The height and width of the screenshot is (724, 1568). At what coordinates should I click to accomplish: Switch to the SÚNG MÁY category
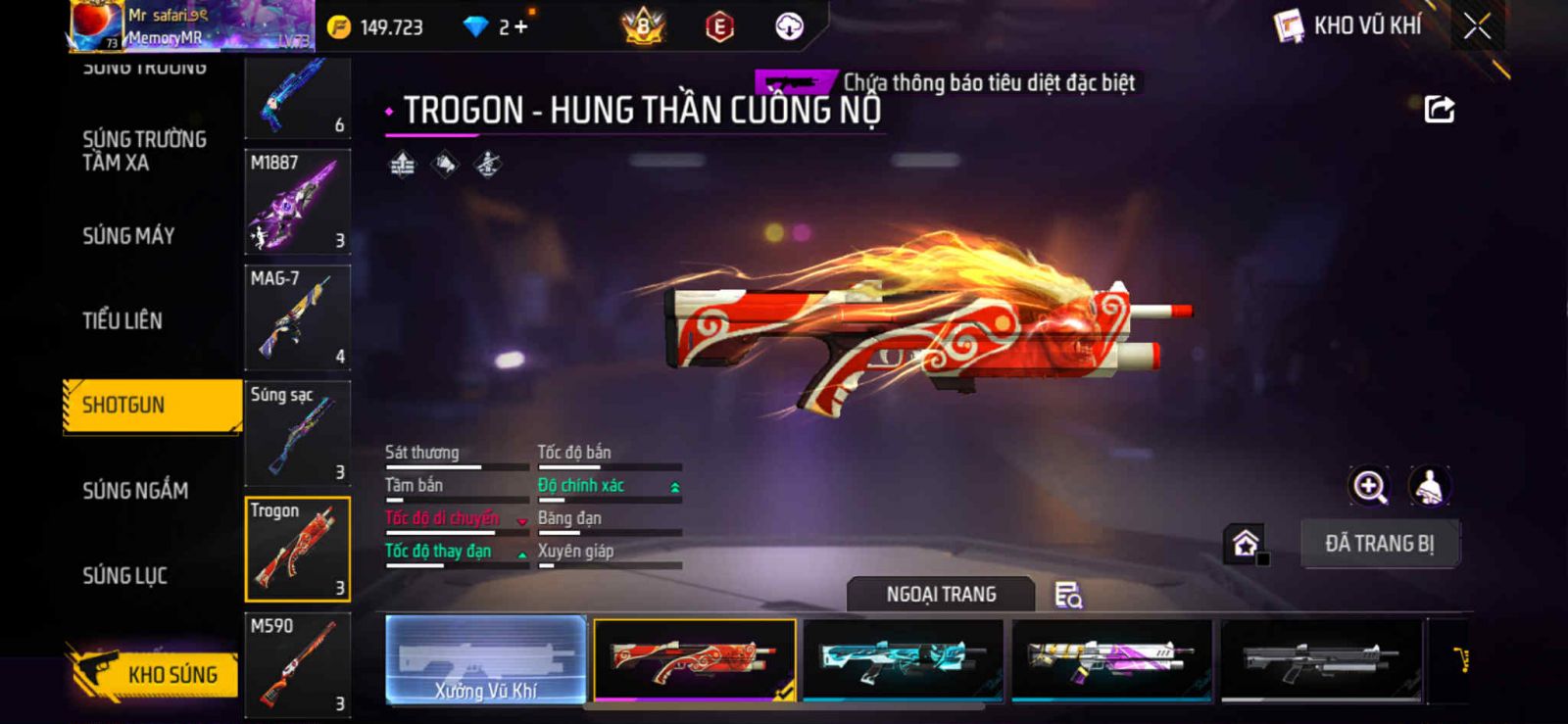pyautogui.click(x=128, y=236)
